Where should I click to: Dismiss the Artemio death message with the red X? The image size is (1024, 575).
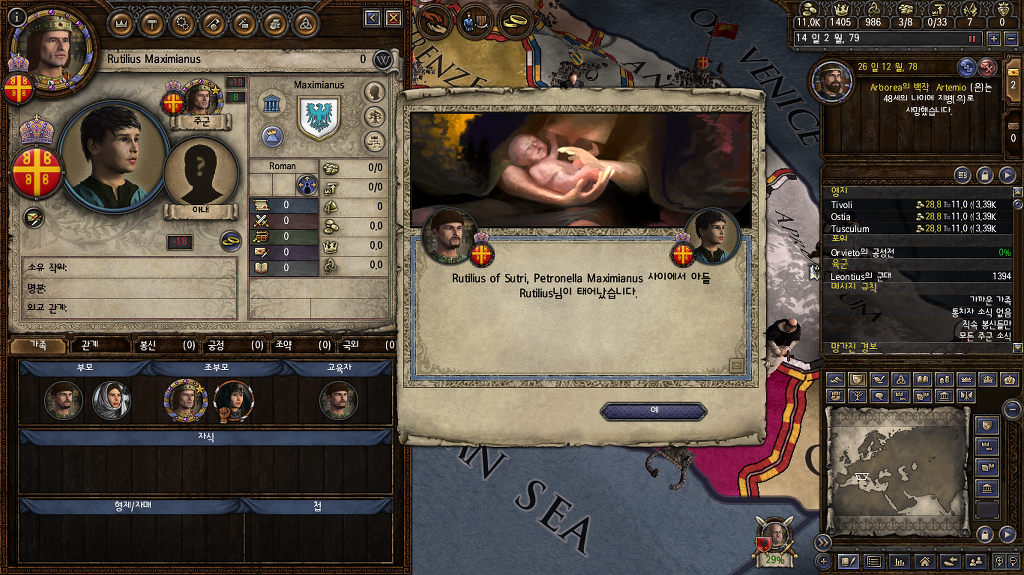point(988,67)
